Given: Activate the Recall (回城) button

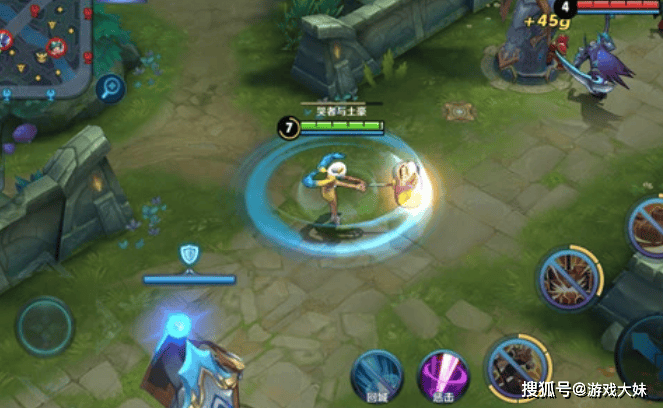Looking at the screenshot, I should (x=377, y=374).
